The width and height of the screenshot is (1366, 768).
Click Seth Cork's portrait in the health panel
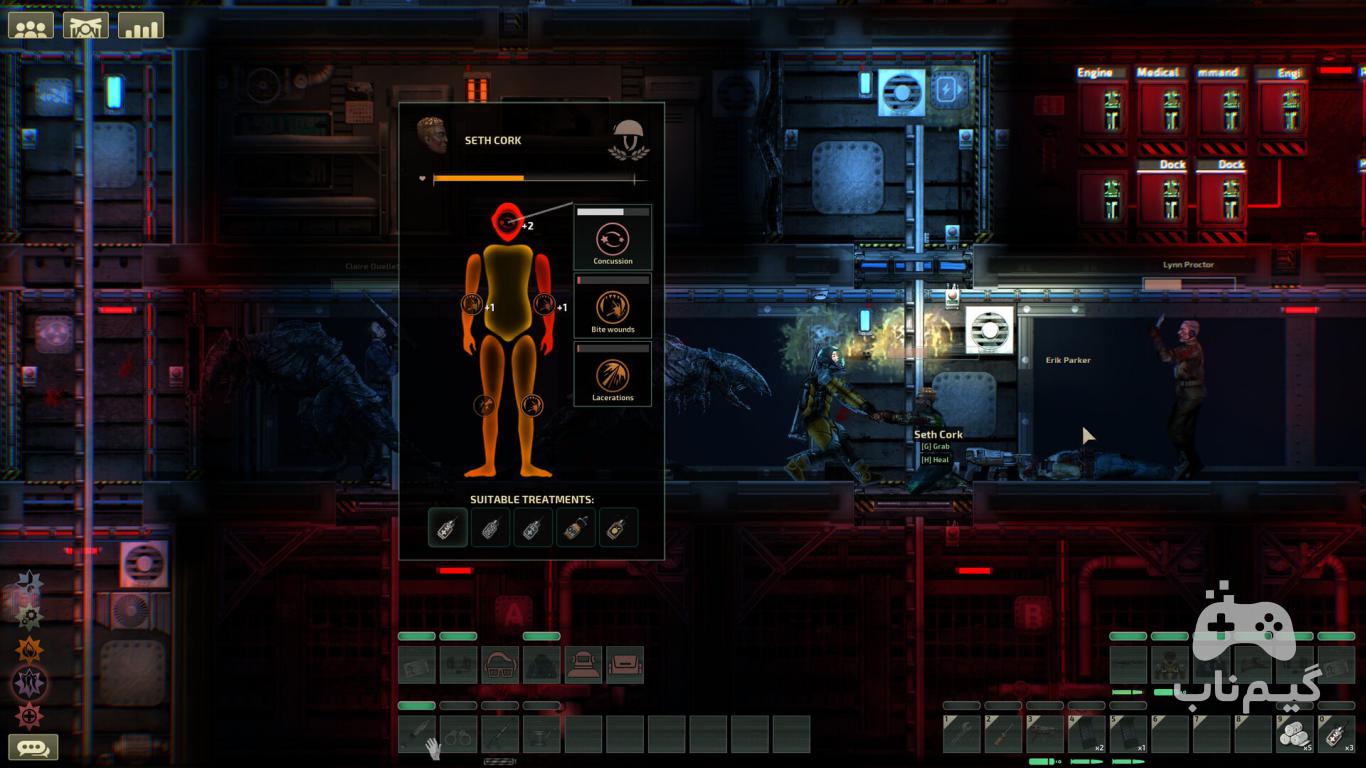432,136
